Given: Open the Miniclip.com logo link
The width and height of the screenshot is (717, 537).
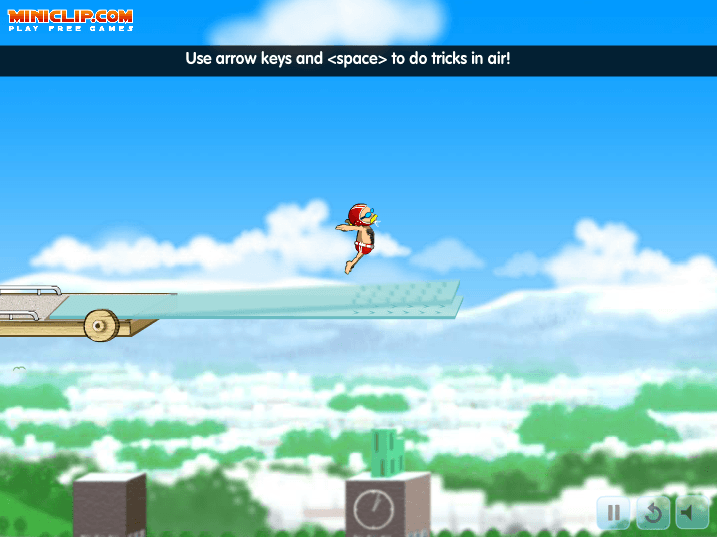Looking at the screenshot, I should pos(70,20).
